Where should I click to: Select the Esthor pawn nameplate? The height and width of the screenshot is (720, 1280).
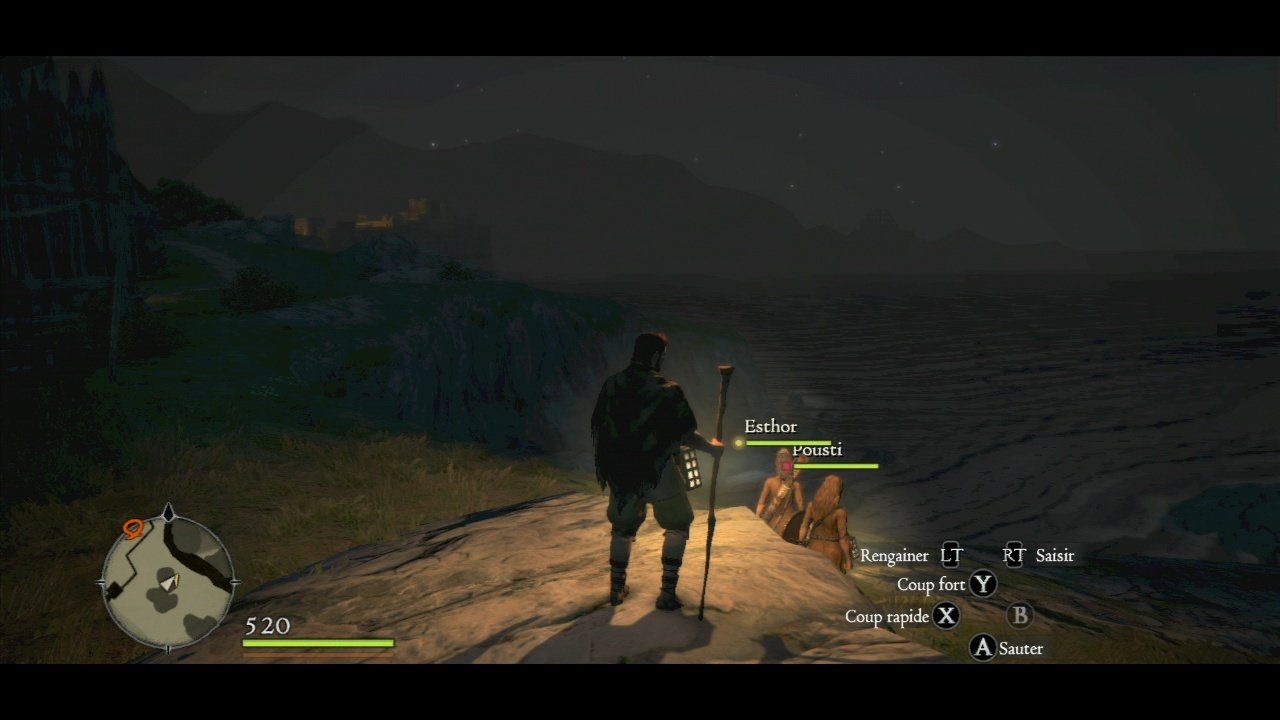coord(770,427)
